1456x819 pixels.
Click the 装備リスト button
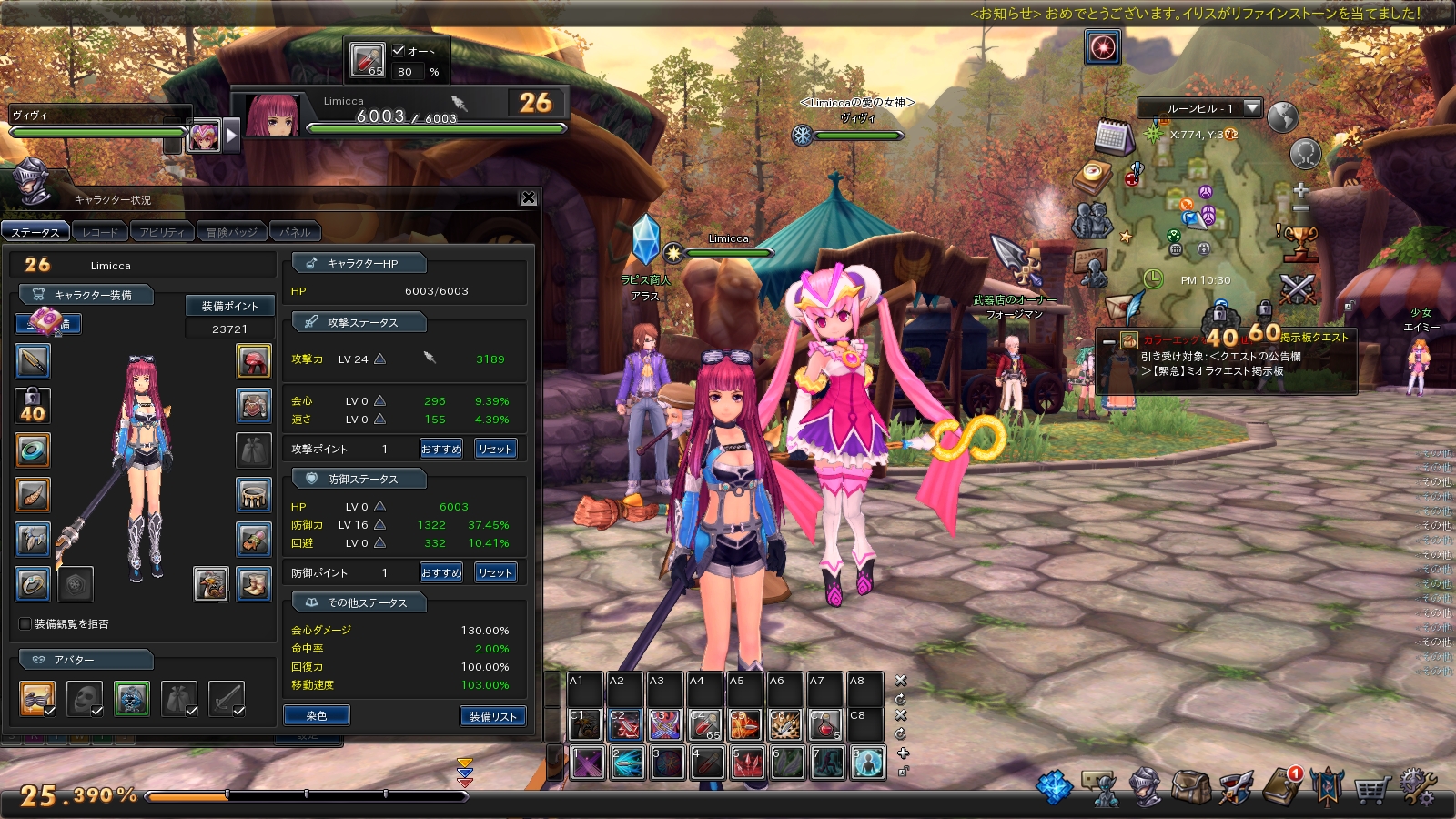point(492,716)
